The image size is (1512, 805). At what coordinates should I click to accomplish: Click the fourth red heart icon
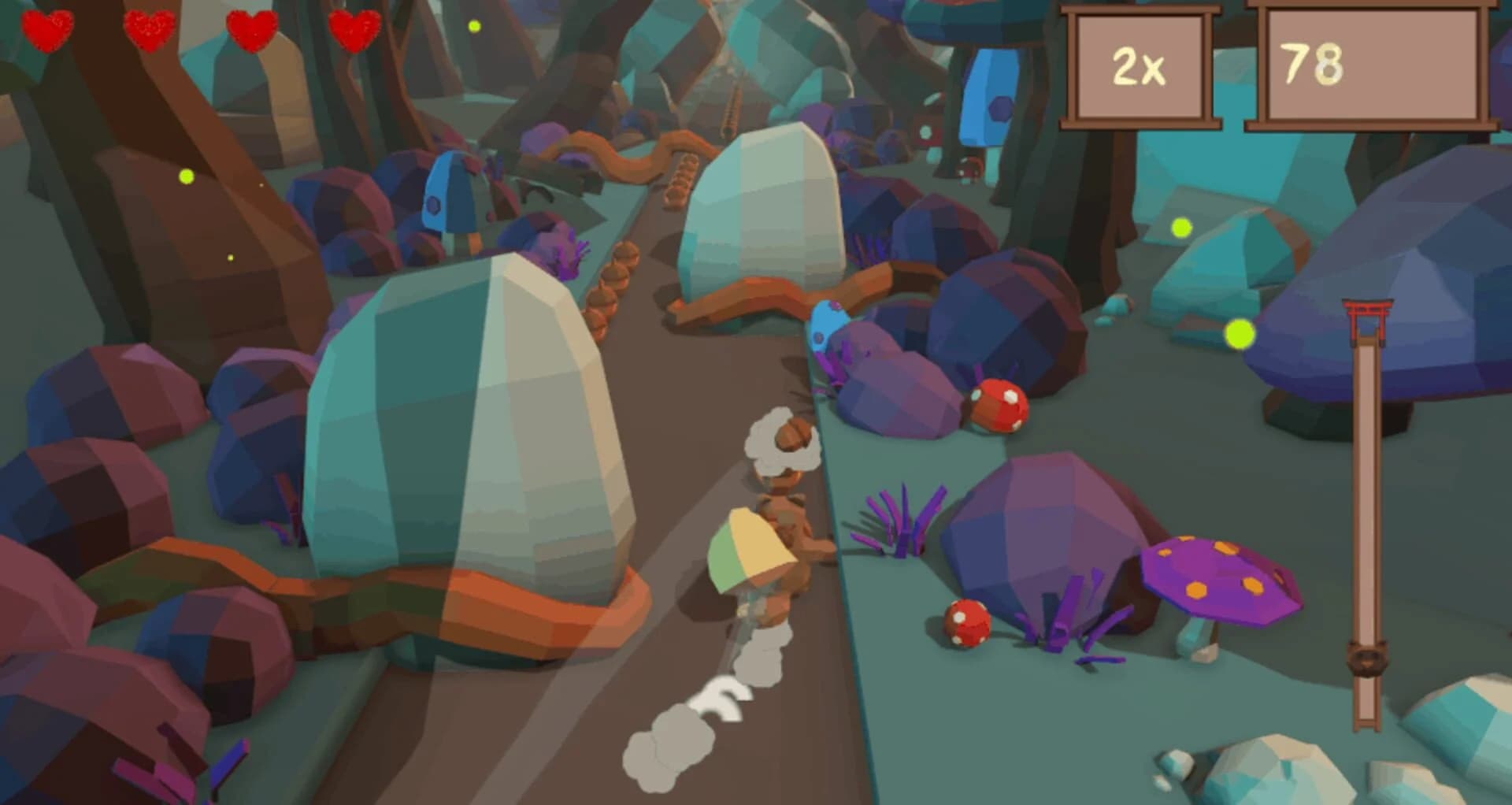tap(356, 29)
